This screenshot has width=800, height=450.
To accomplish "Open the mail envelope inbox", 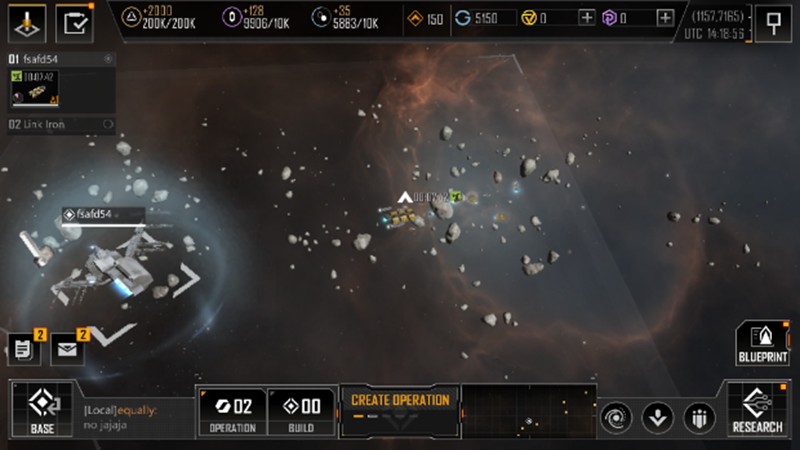I will click(67, 349).
